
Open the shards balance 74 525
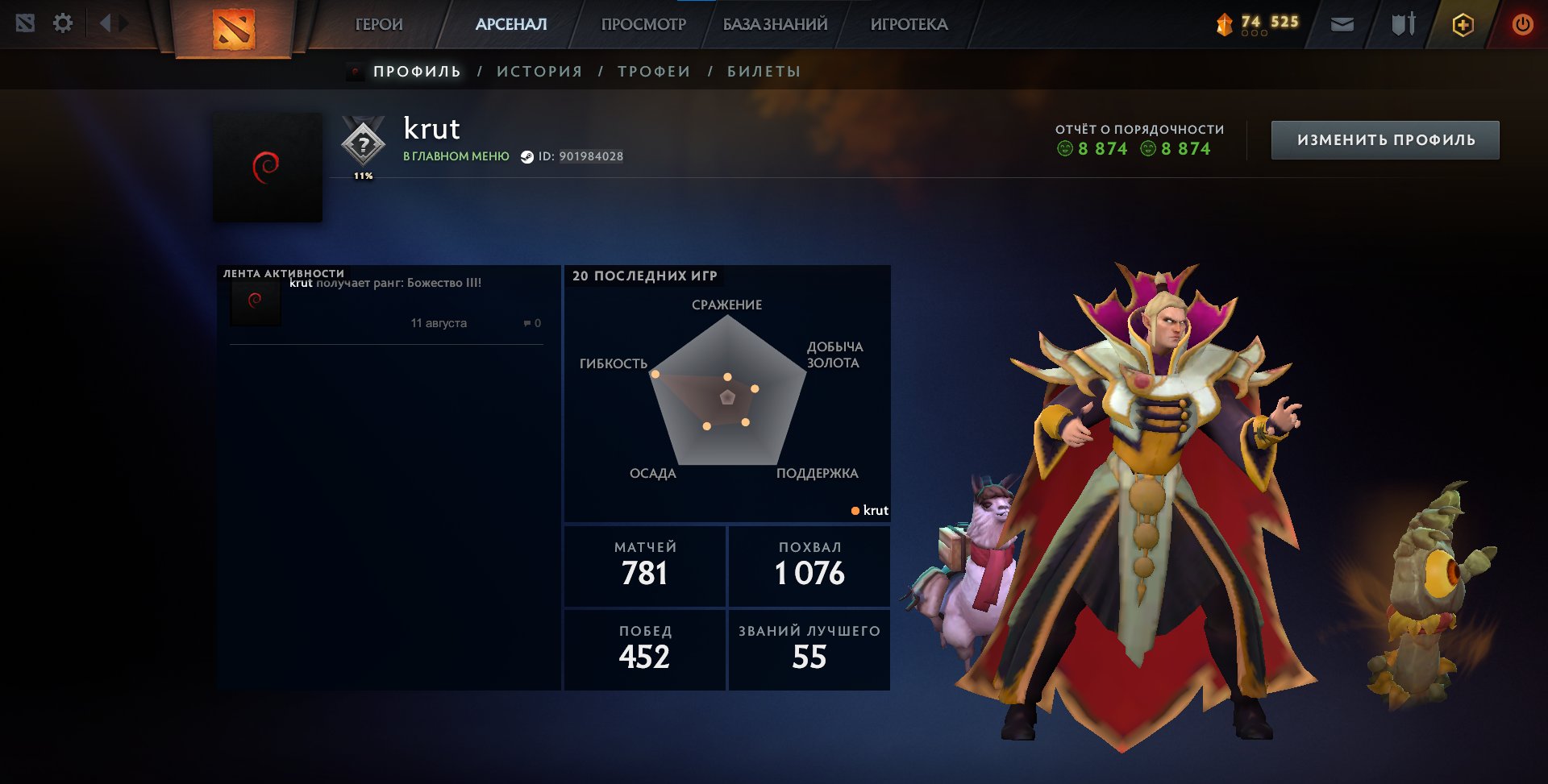coord(1258,24)
